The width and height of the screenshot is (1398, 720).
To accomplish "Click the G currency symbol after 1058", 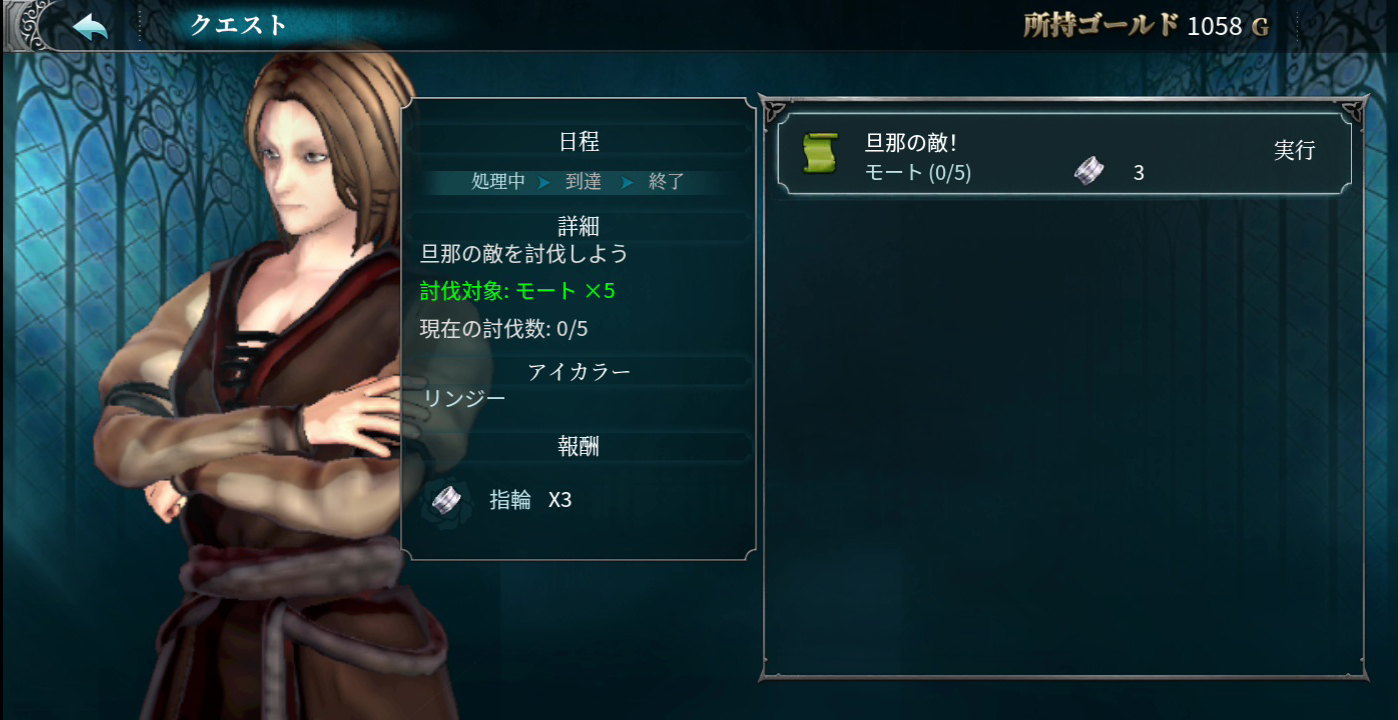I will click(x=1259, y=27).
